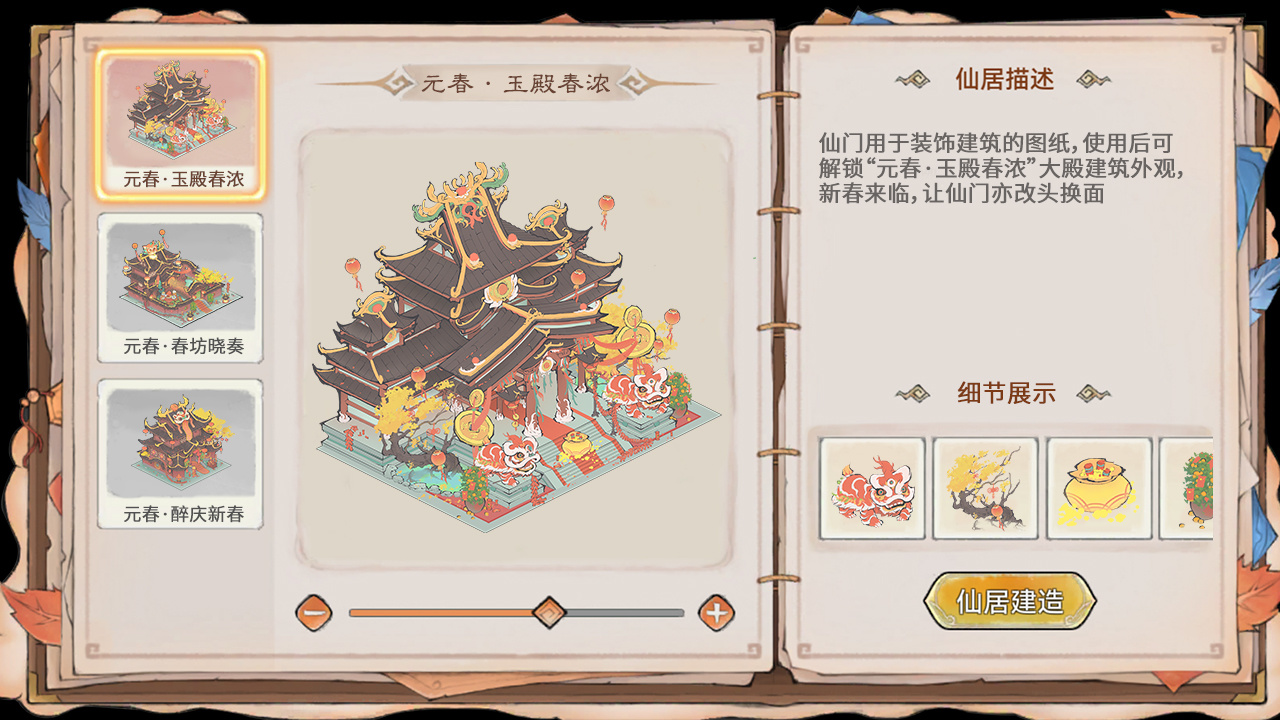Open the golden tree detail image
The height and width of the screenshot is (720, 1280).
tap(985, 489)
